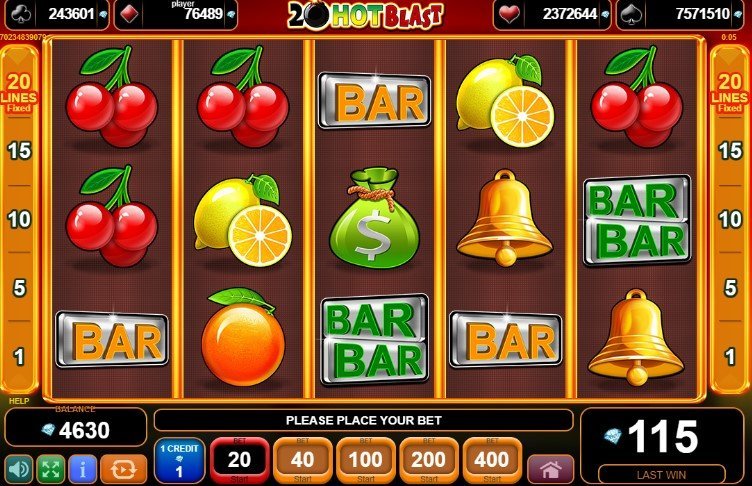752x486 pixels.
Task: Choose the 100 bet Start button
Action: pos(365,460)
